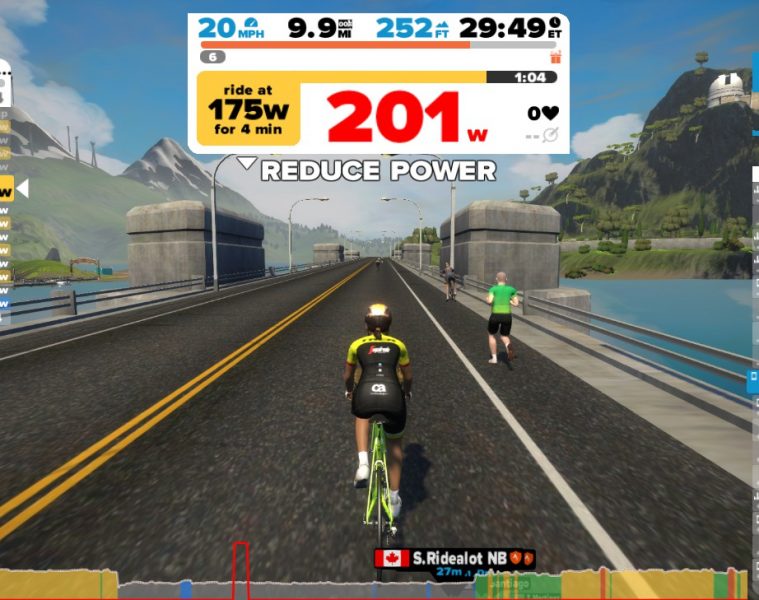Image resolution: width=759 pixels, height=600 pixels.
Task: Click the yellow 175w interval target panel
Action: (x=248, y=113)
